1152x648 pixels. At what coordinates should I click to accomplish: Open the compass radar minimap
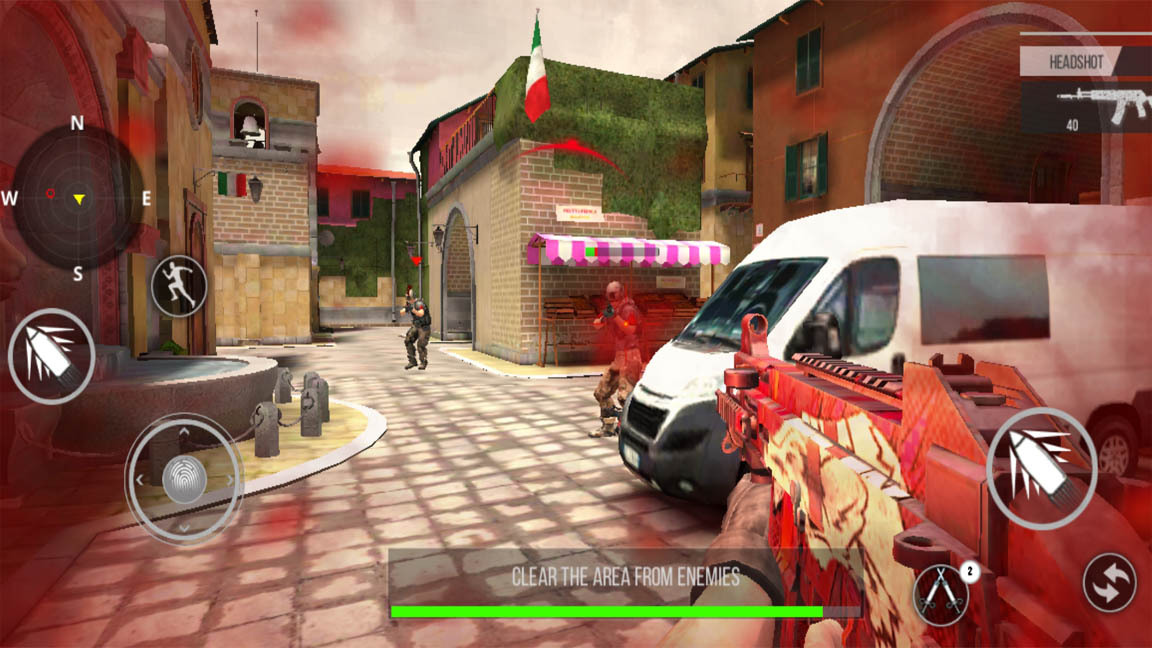pyautogui.click(x=77, y=197)
